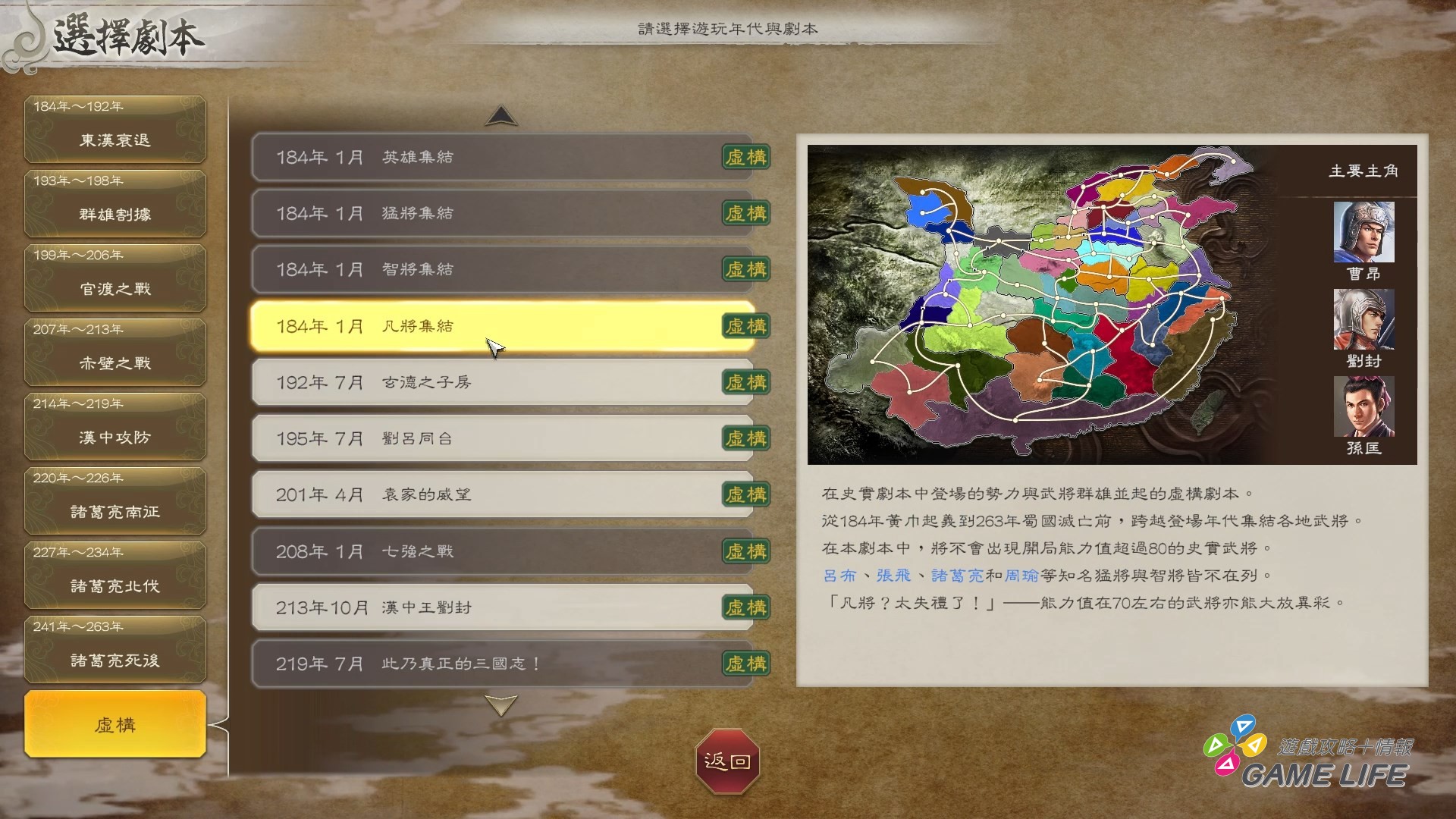This screenshot has height=819, width=1456.
Task: Click the upward scroll arrow above scenario list
Action: [x=500, y=115]
